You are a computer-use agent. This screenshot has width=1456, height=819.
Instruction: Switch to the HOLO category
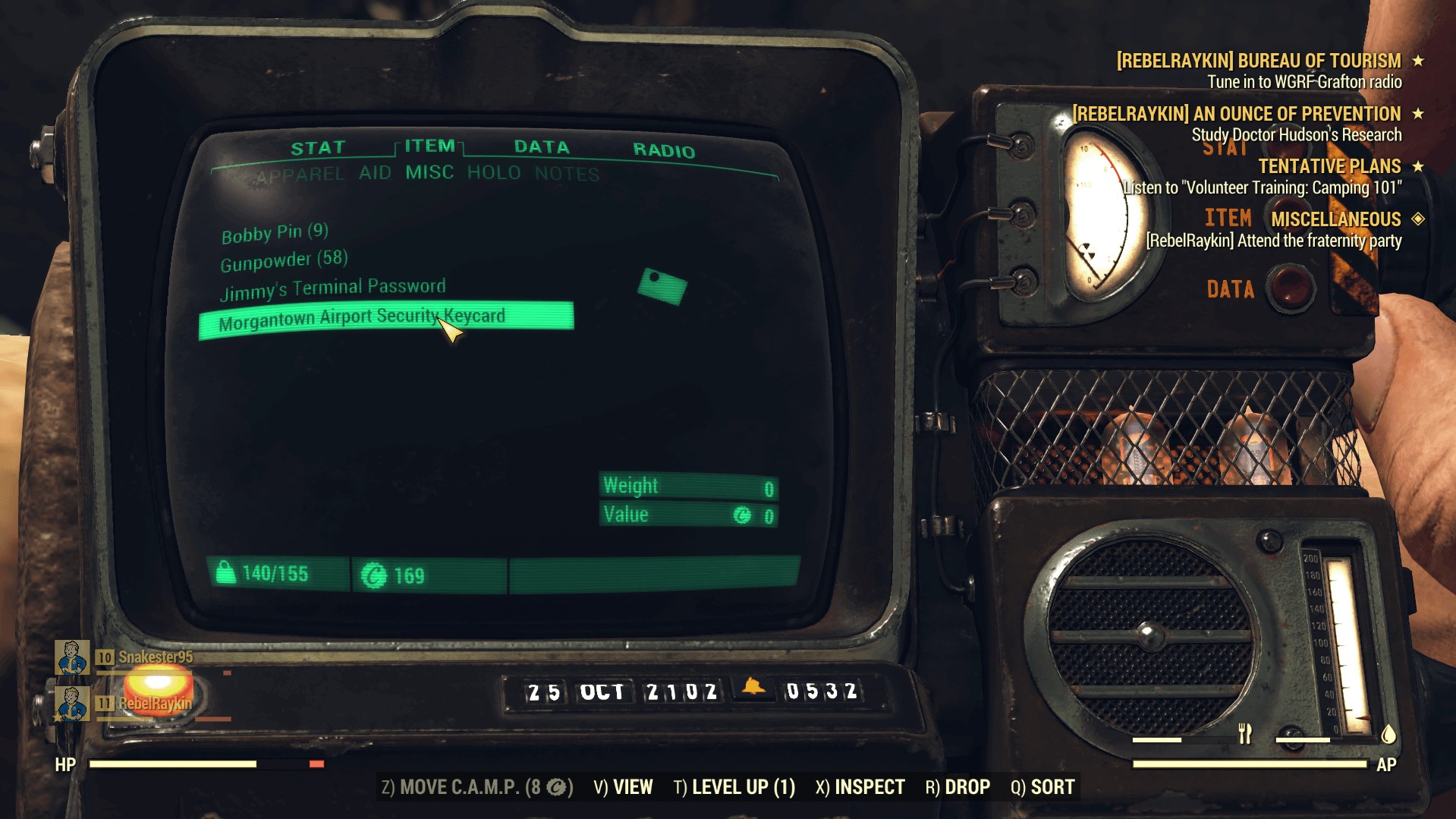(x=494, y=173)
